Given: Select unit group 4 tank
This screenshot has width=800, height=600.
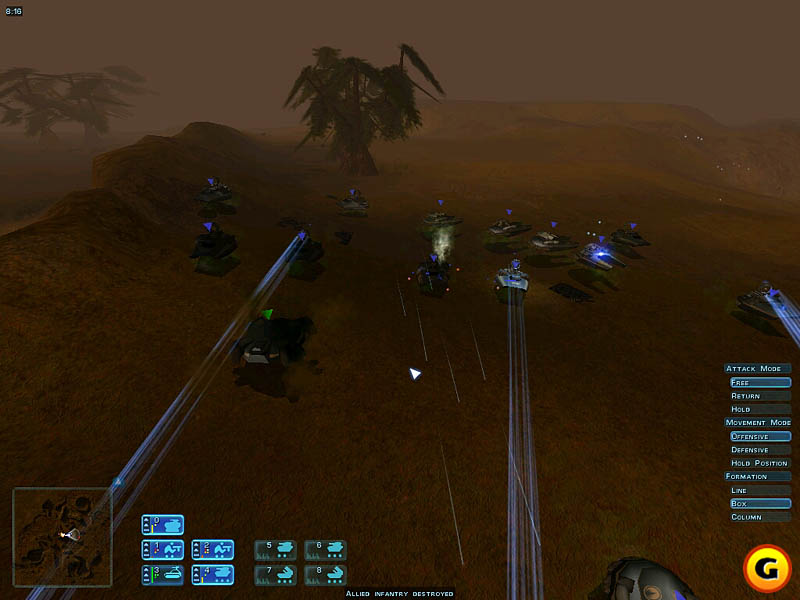Looking at the screenshot, I should pos(212,574).
